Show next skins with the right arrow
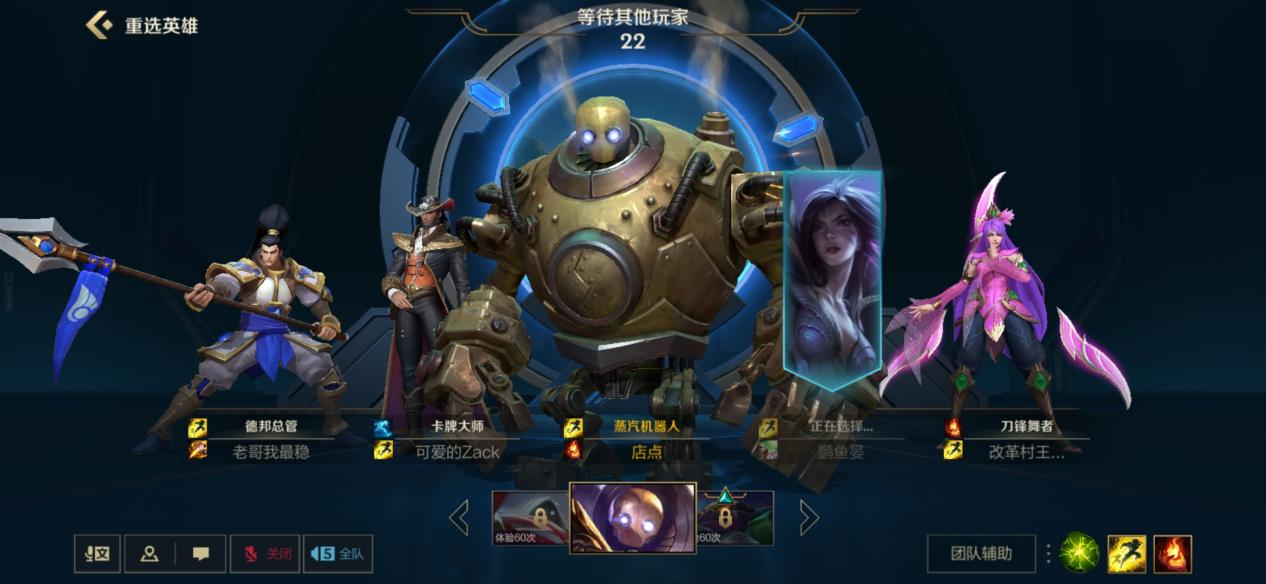This screenshot has height=584, width=1266. [809, 517]
